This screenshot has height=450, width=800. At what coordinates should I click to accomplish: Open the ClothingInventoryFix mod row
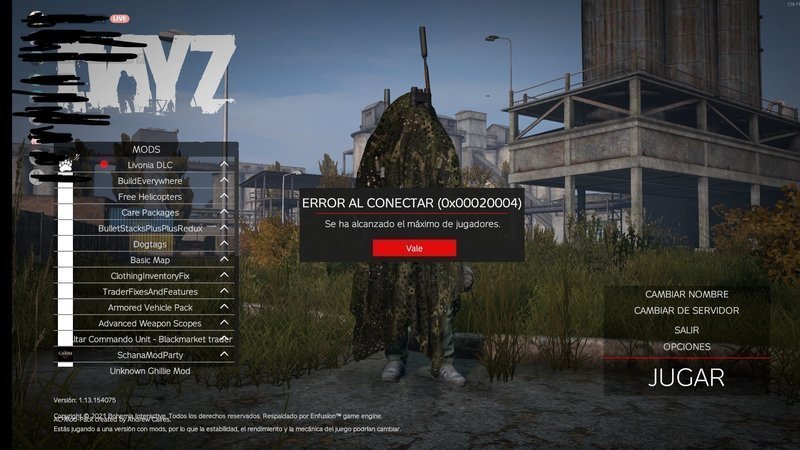click(x=150, y=275)
